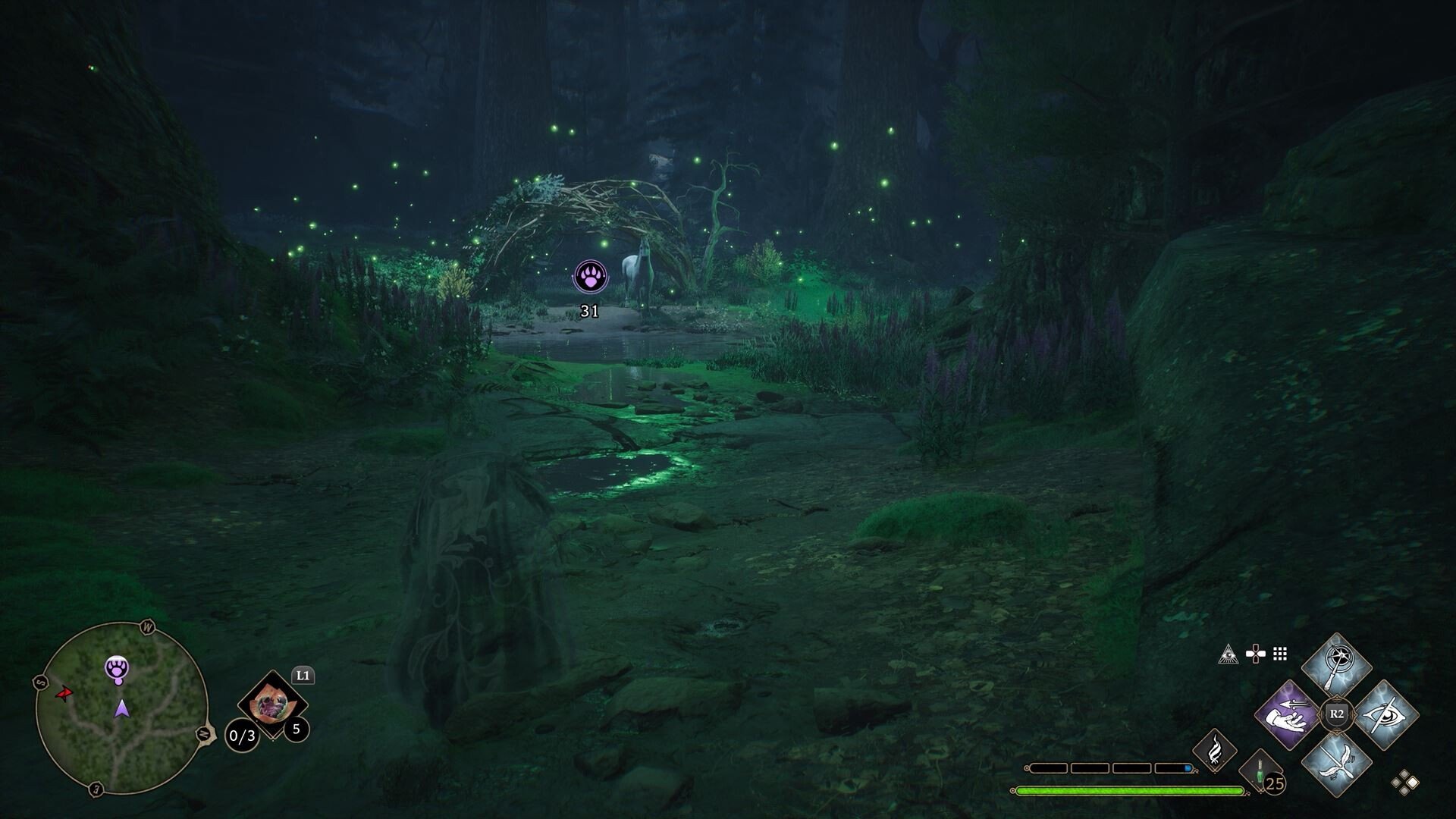Open the nine-dot grid icon
This screenshot has width=1456, height=819.
(x=1280, y=654)
